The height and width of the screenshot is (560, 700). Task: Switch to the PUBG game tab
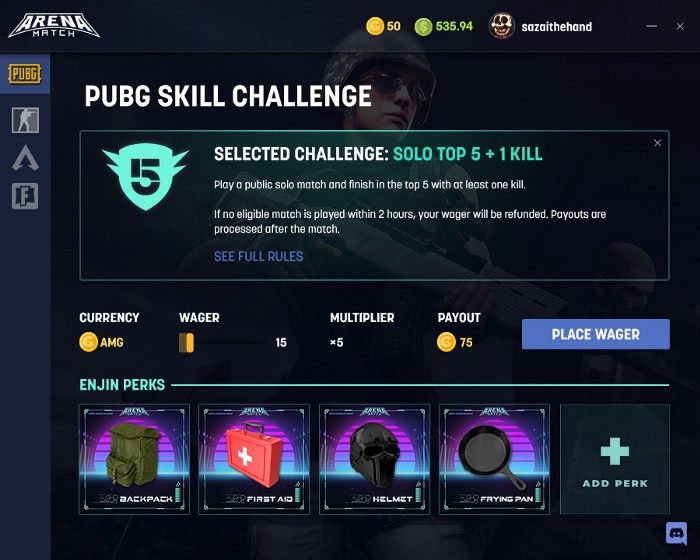25,74
